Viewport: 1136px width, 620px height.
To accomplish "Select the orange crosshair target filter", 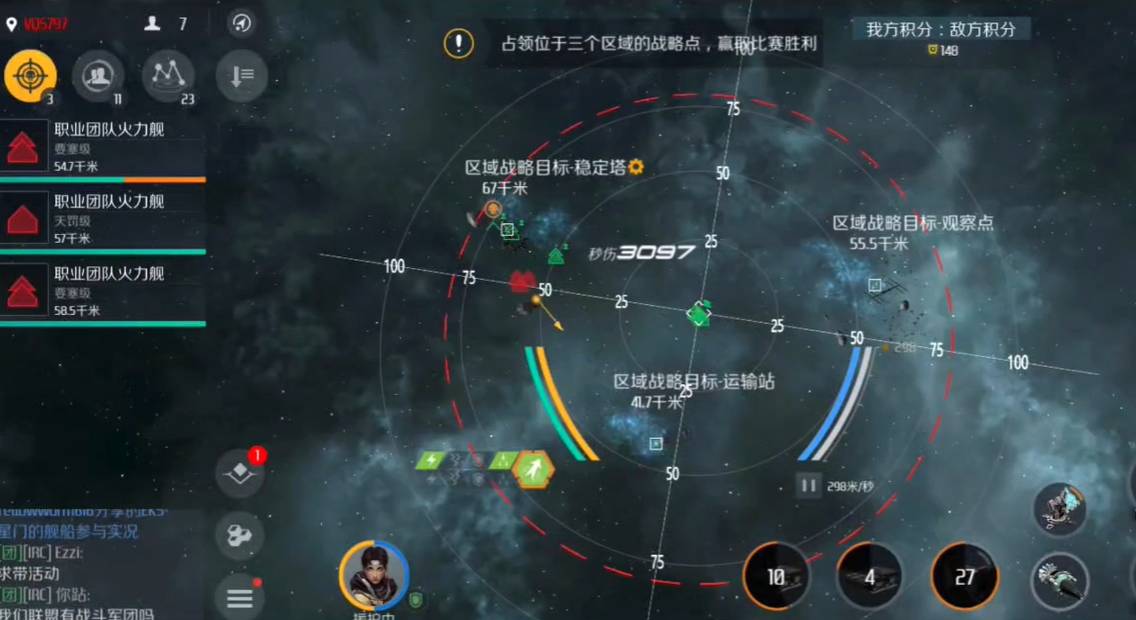I will click(30, 75).
